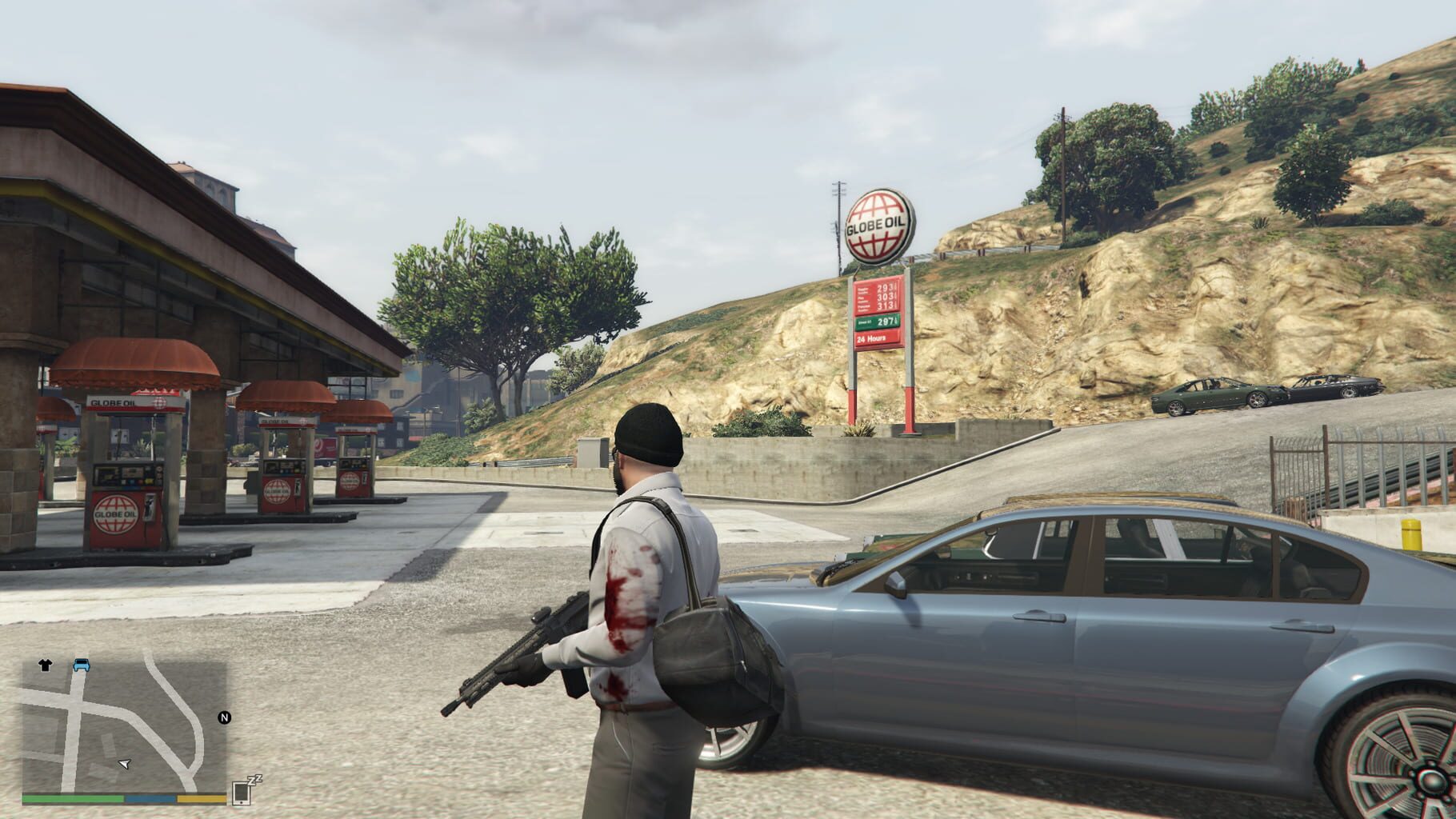Image resolution: width=1456 pixels, height=819 pixels.
Task: Select the green 297 diesel price panel
Action: 878,322
